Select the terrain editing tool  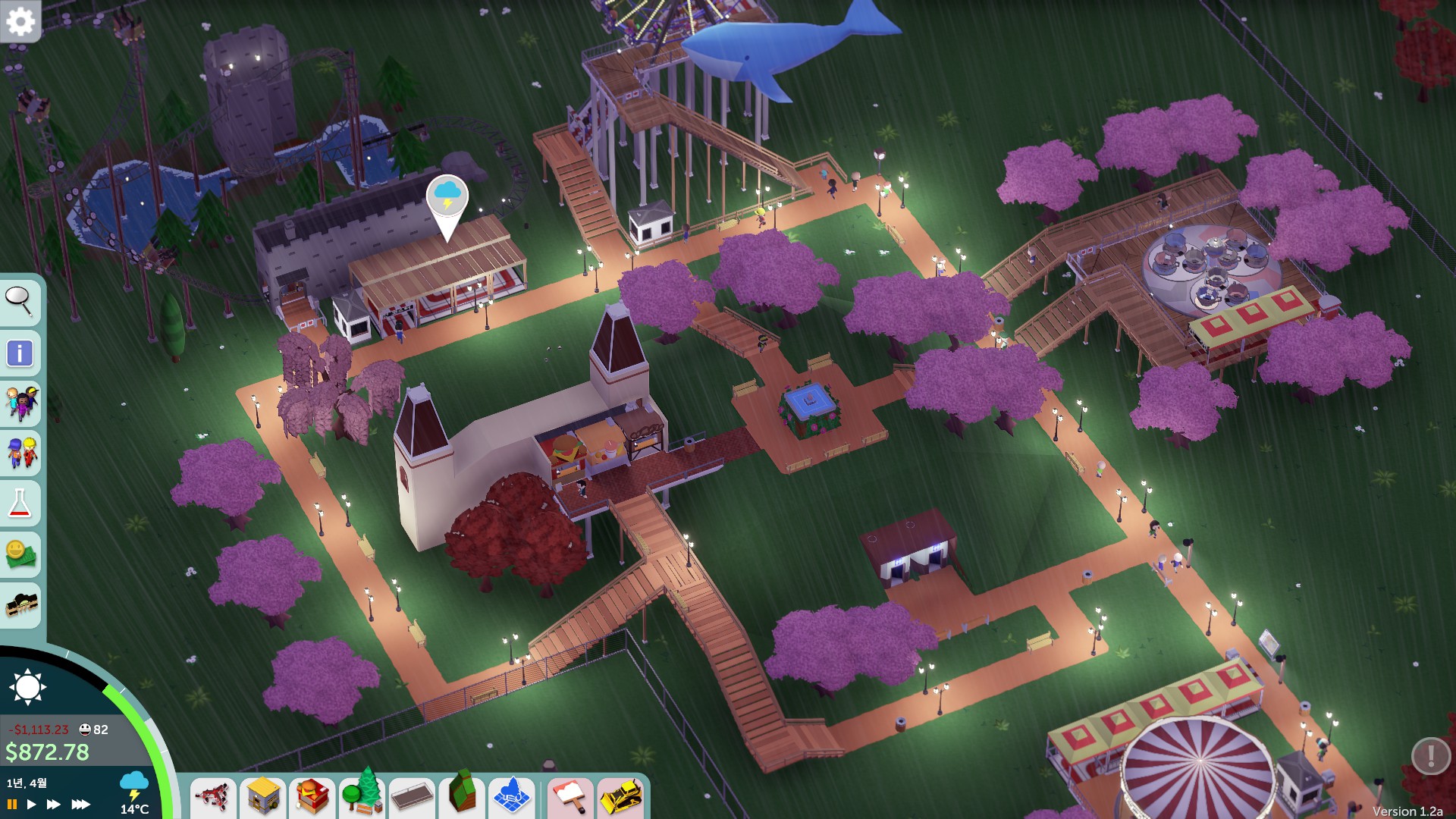(462, 795)
